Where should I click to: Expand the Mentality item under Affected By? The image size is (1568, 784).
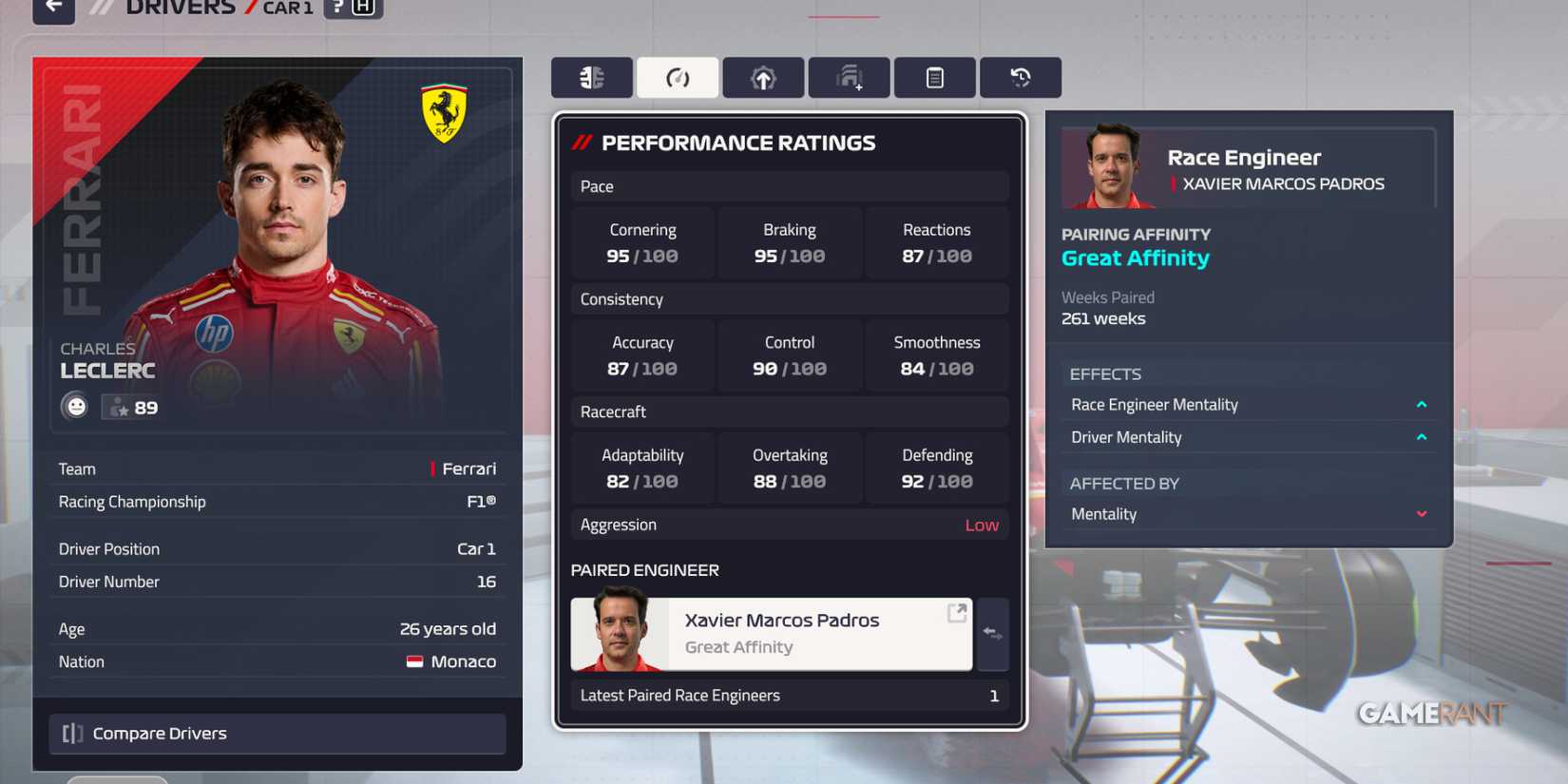(1422, 513)
